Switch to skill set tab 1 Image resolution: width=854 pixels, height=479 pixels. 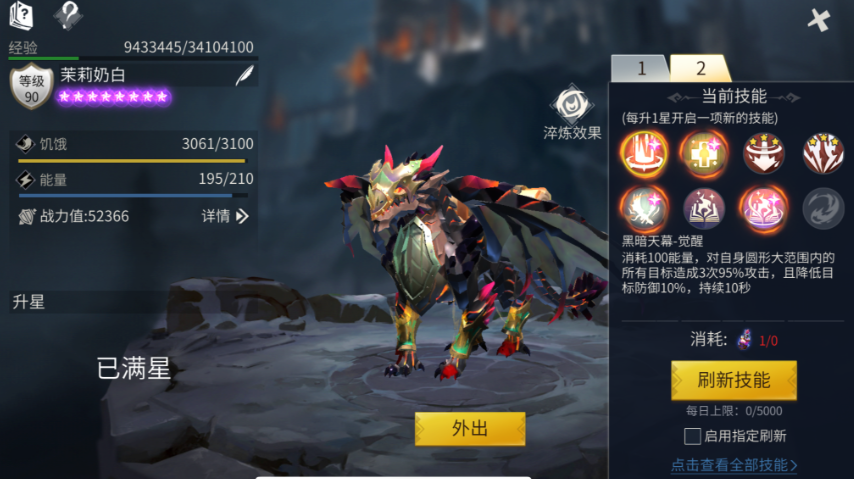(640, 69)
